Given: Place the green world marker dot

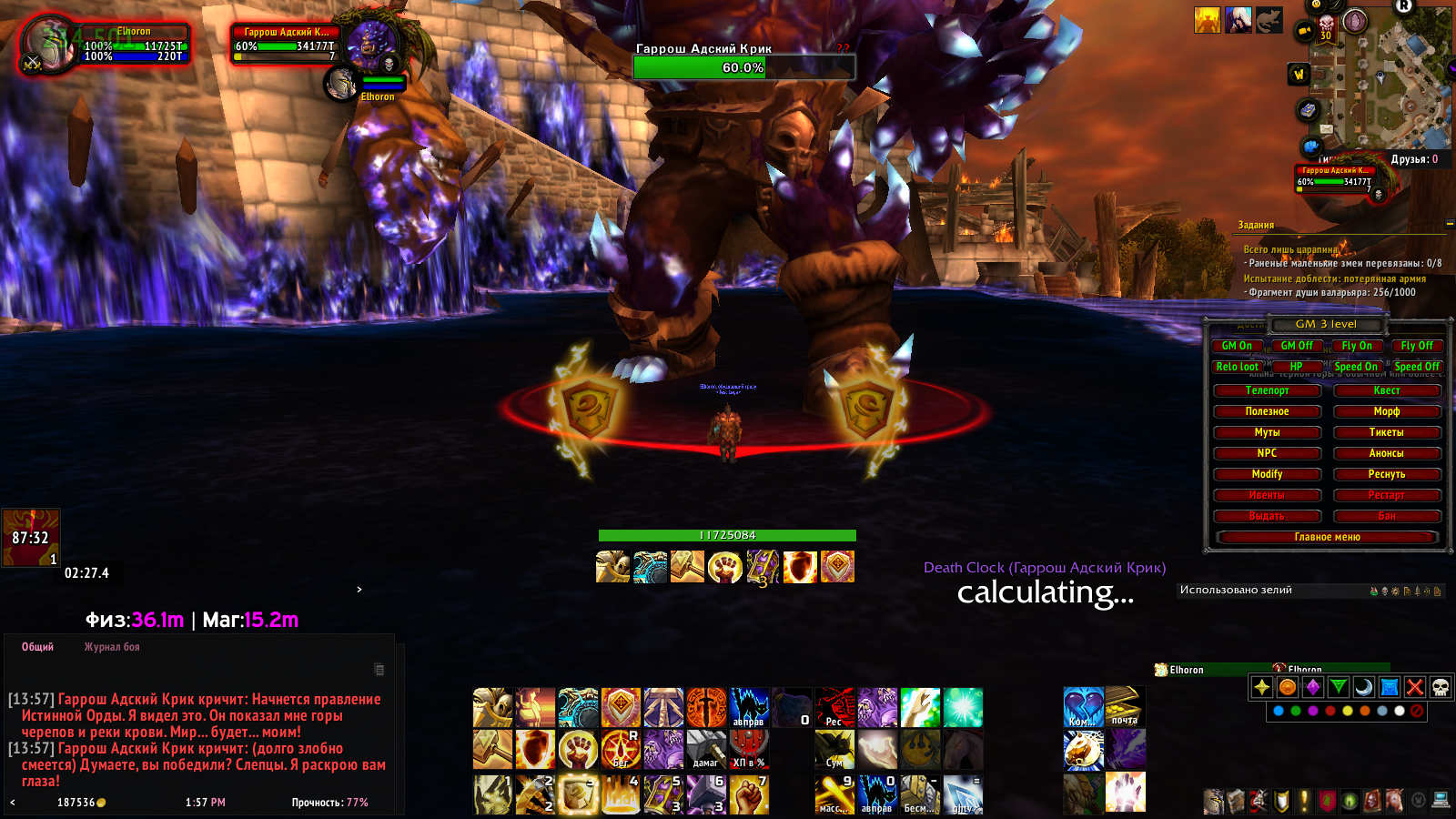Looking at the screenshot, I should 1296,711.
